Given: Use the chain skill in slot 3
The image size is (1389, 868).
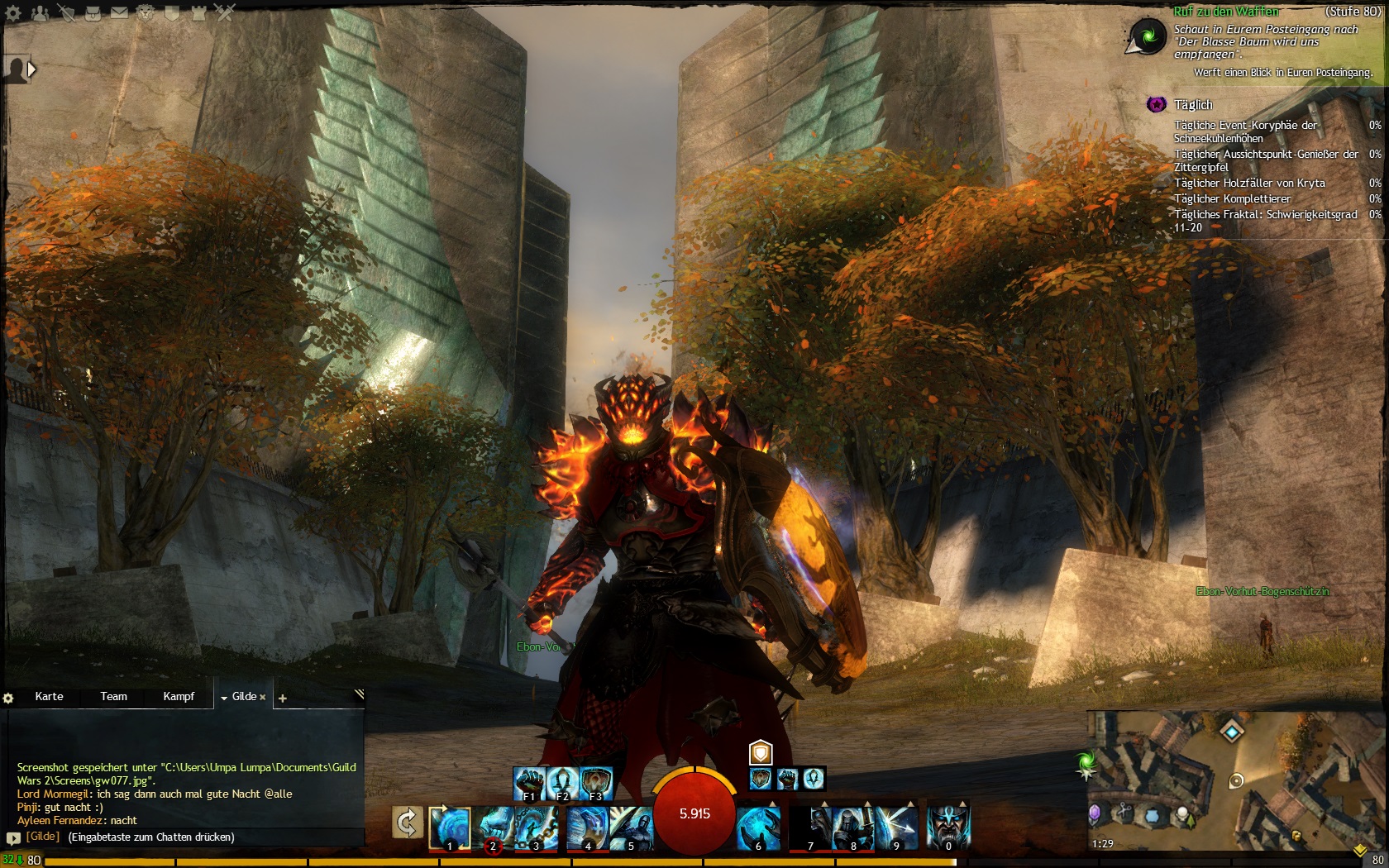Looking at the screenshot, I should tap(535, 827).
